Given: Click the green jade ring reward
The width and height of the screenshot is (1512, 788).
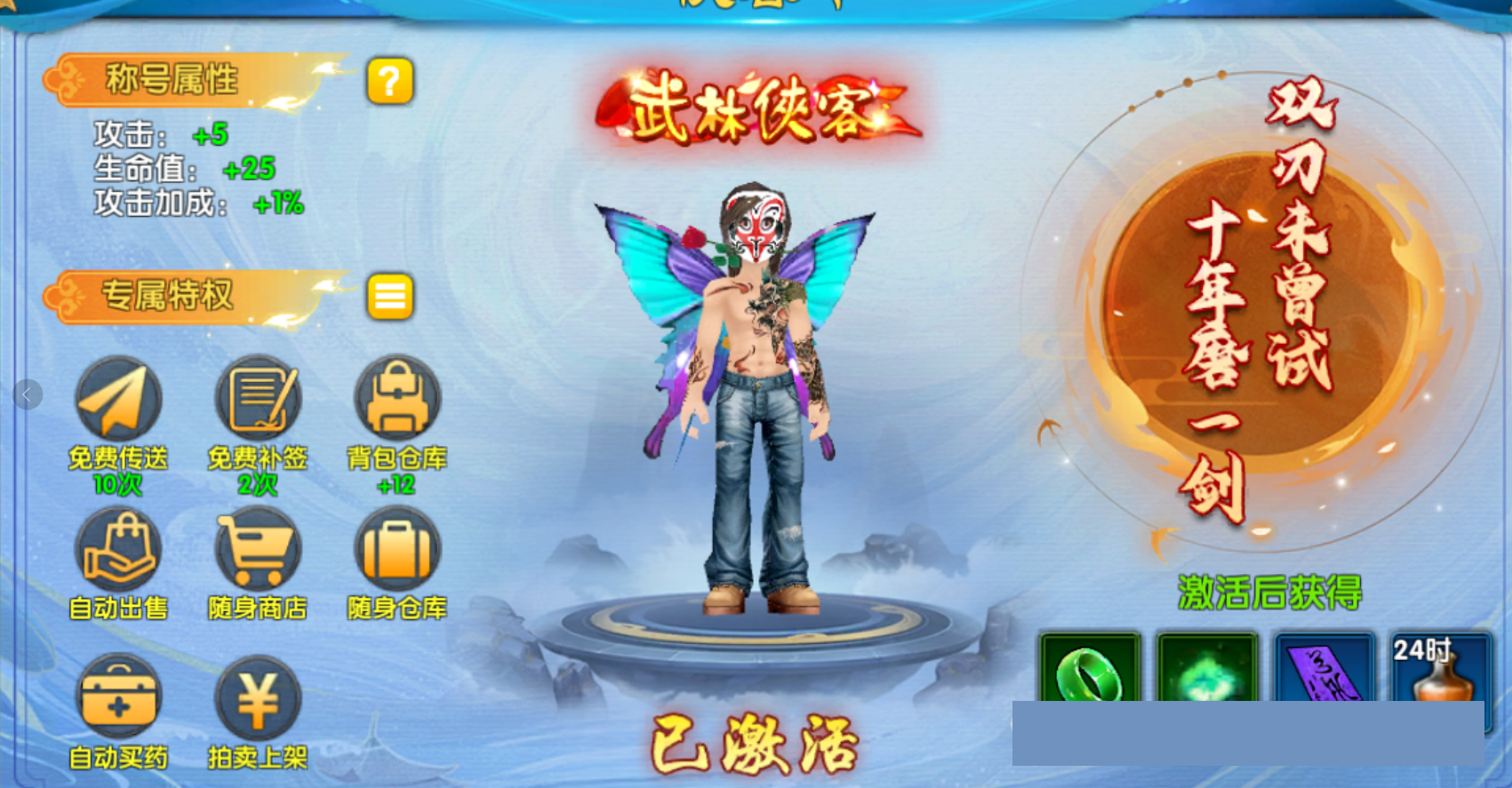Looking at the screenshot, I should 1090,668.
